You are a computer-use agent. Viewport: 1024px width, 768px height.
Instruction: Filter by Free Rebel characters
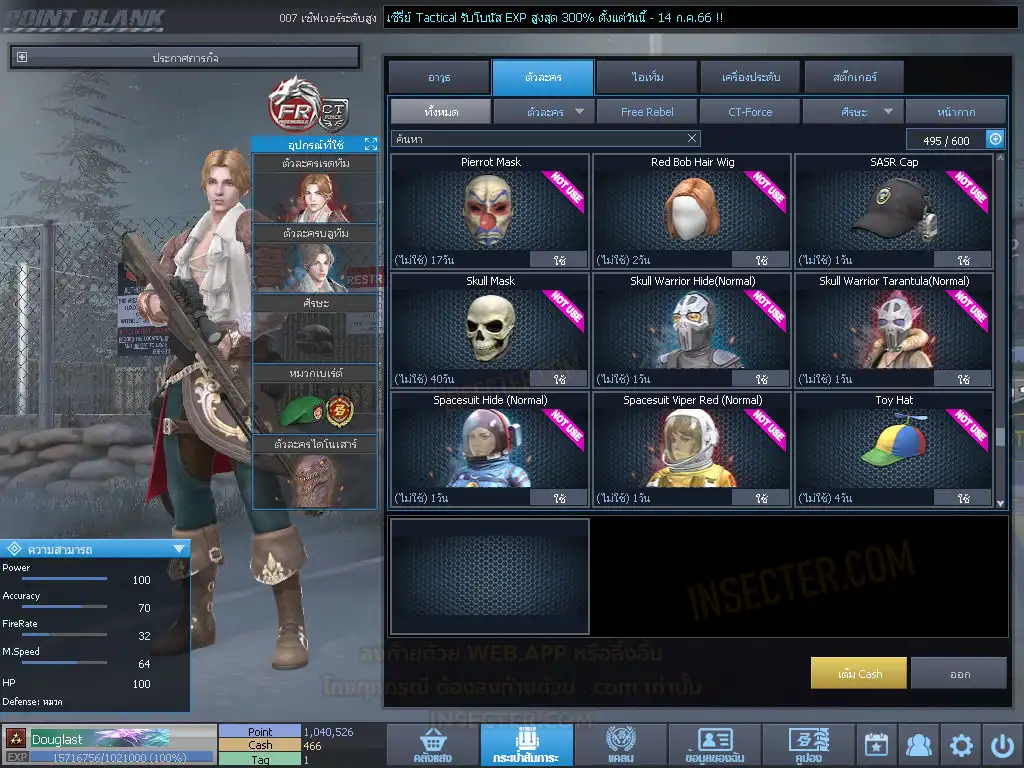coord(647,112)
